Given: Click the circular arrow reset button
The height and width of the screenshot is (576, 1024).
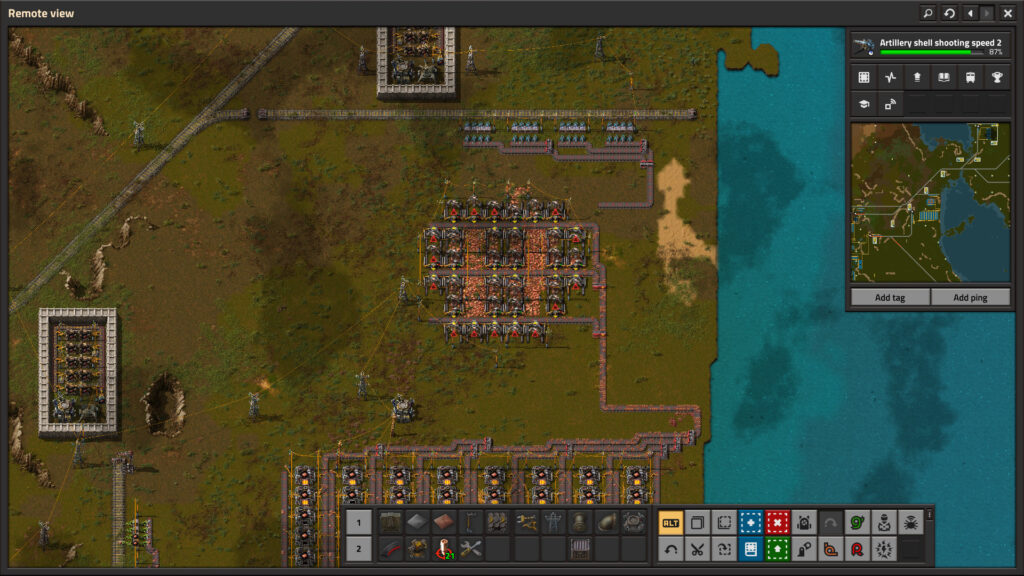Looking at the screenshot, I should 949,13.
